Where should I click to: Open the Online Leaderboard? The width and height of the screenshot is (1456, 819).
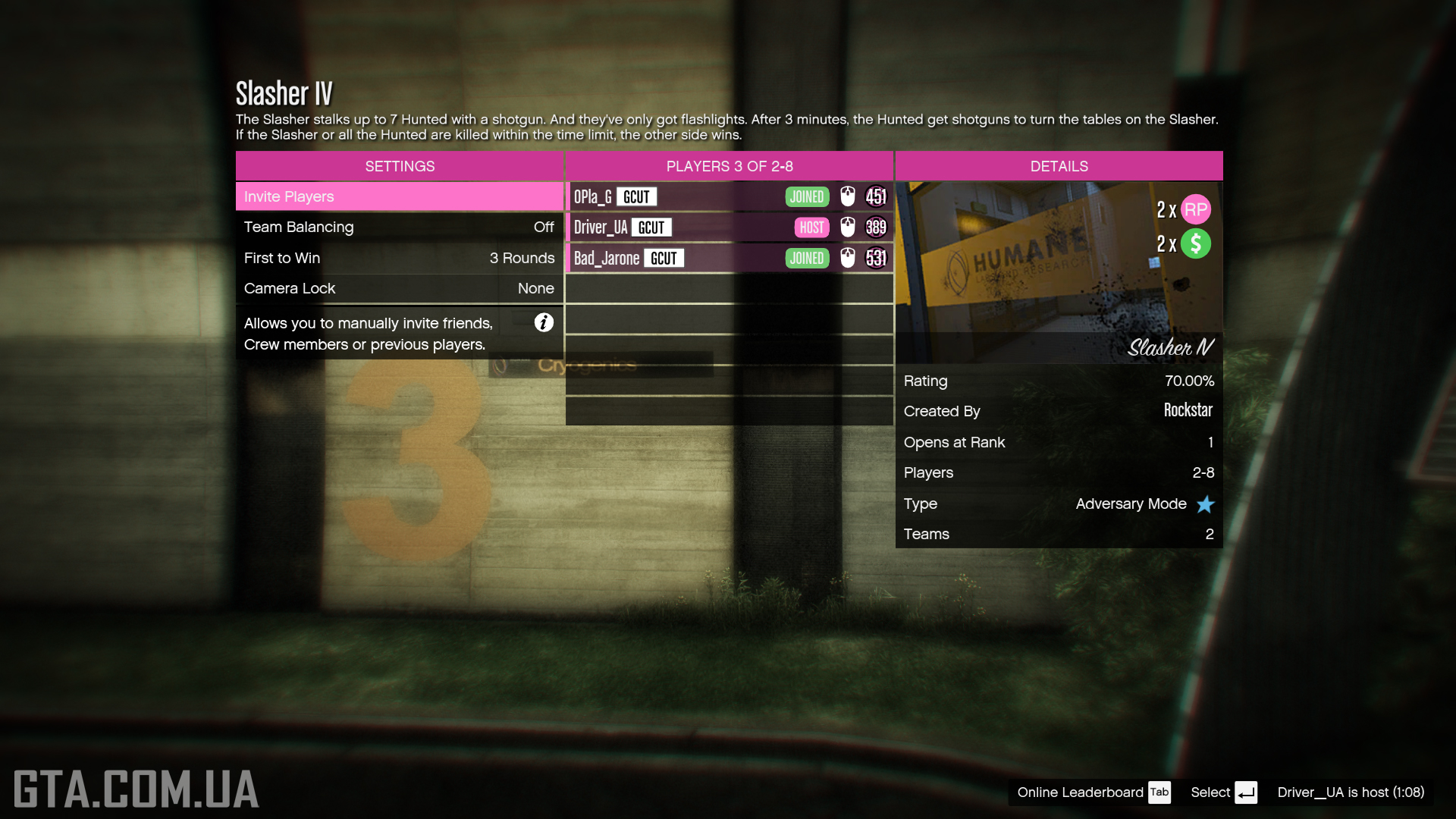[1093, 792]
